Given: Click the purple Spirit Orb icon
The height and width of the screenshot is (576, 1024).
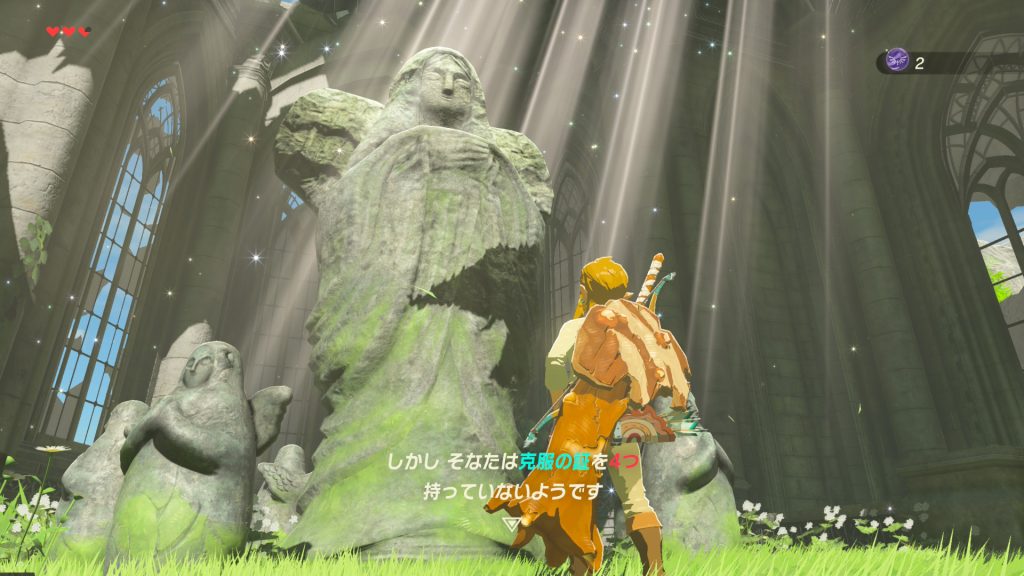Looking at the screenshot, I should coord(898,61).
